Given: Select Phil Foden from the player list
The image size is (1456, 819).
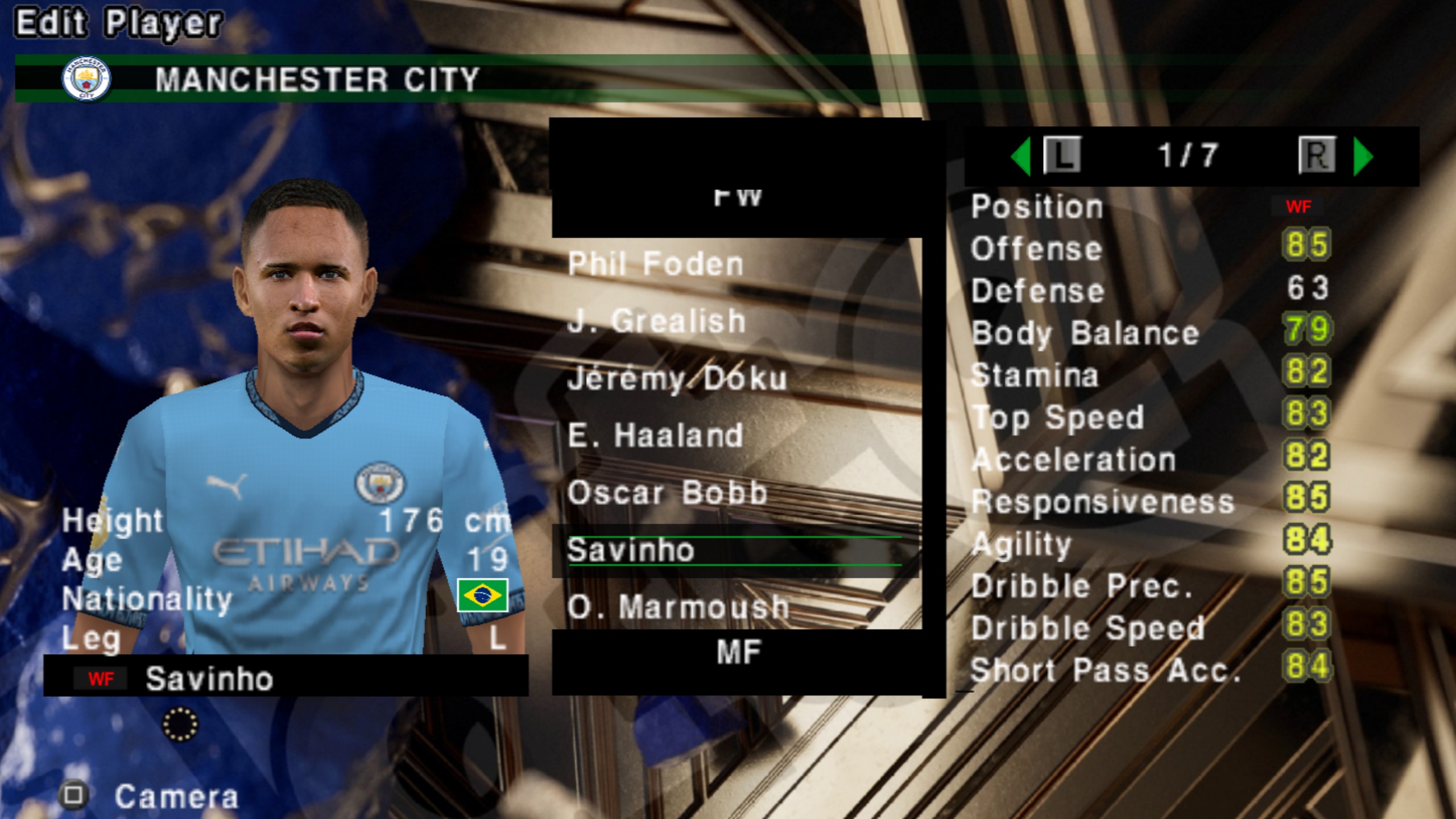Looking at the screenshot, I should click(656, 264).
